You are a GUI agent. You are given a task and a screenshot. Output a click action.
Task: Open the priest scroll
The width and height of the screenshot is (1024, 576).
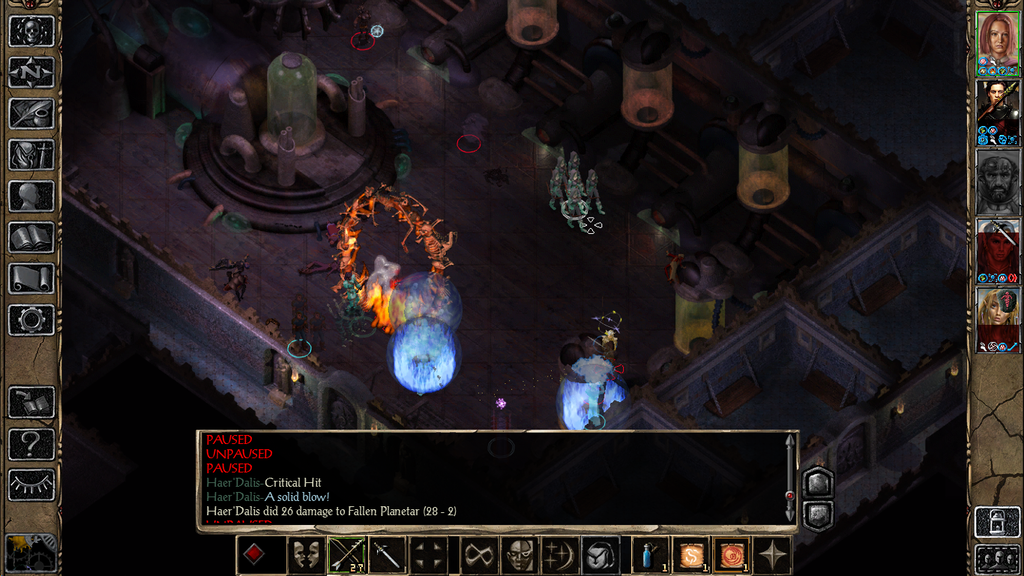31,278
